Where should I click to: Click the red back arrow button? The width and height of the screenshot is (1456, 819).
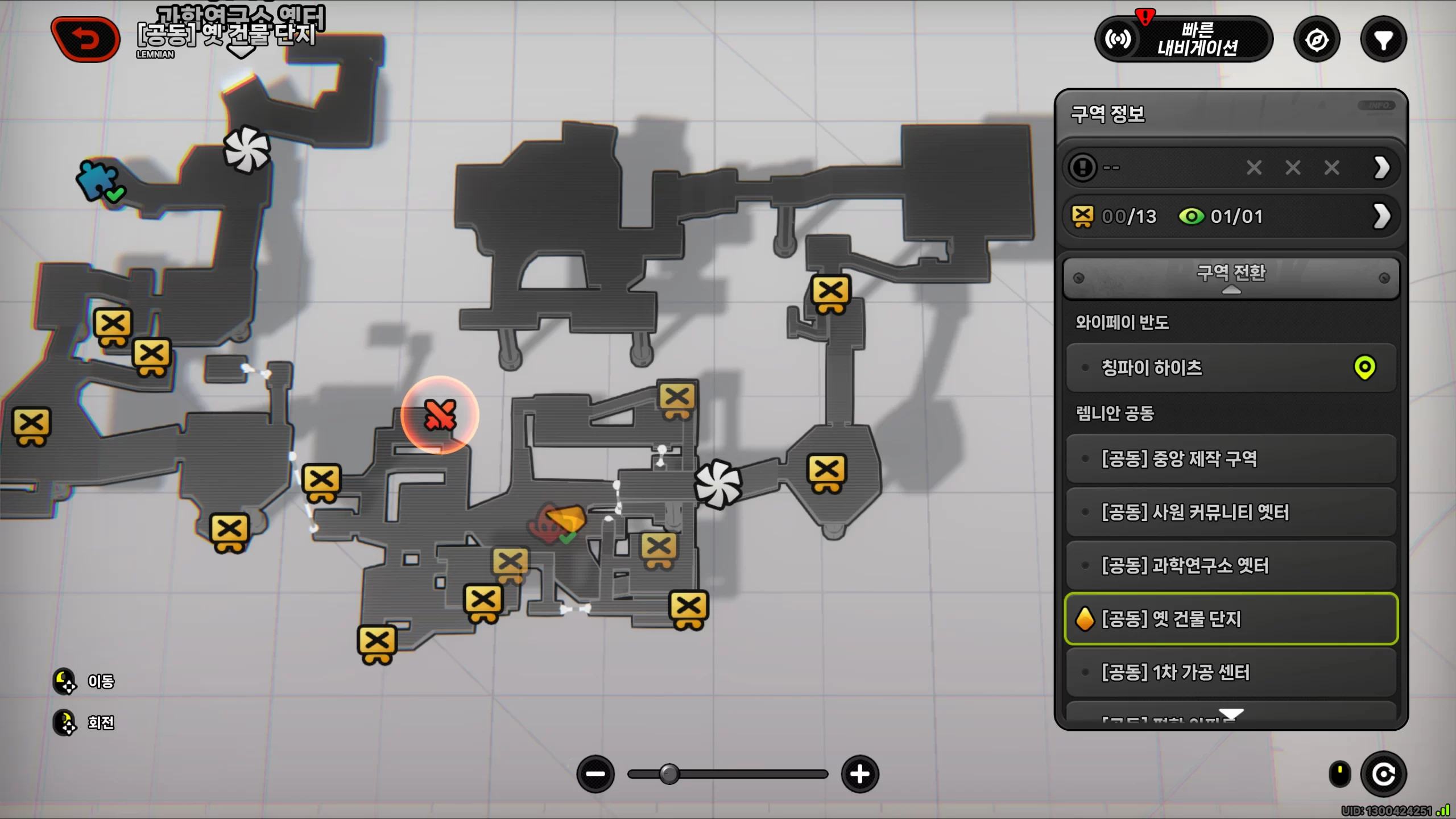85,39
